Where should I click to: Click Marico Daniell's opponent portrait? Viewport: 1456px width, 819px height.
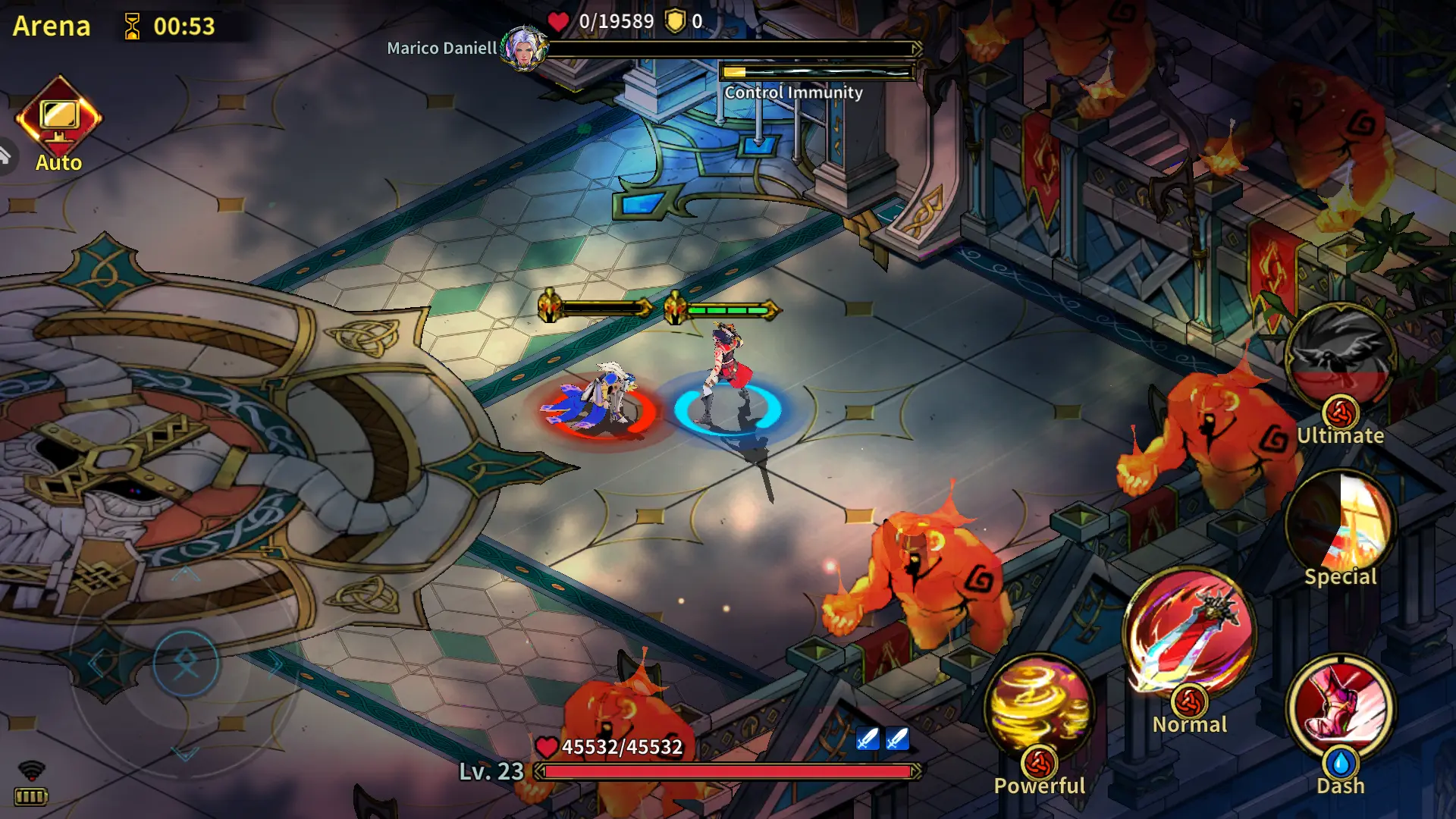(524, 49)
